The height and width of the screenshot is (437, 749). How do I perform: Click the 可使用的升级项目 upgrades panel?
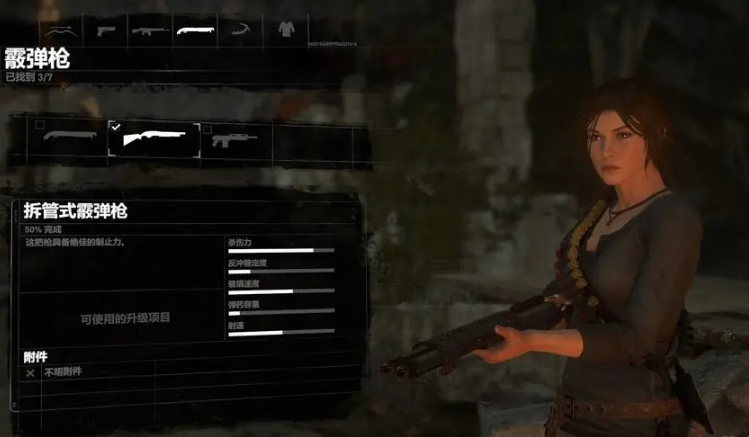click(x=125, y=317)
